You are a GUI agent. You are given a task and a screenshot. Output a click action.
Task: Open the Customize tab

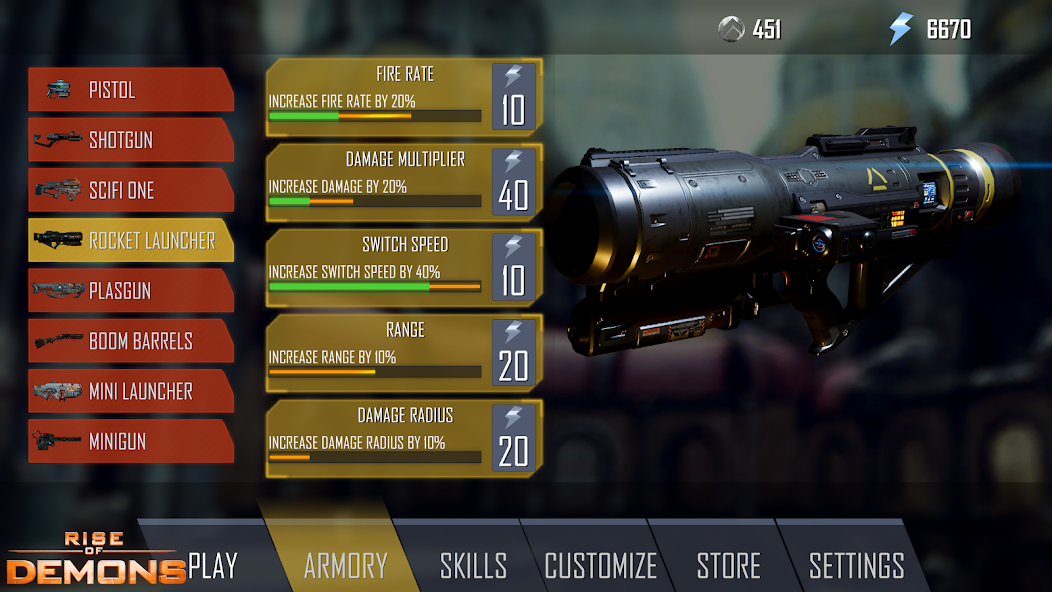click(600, 565)
